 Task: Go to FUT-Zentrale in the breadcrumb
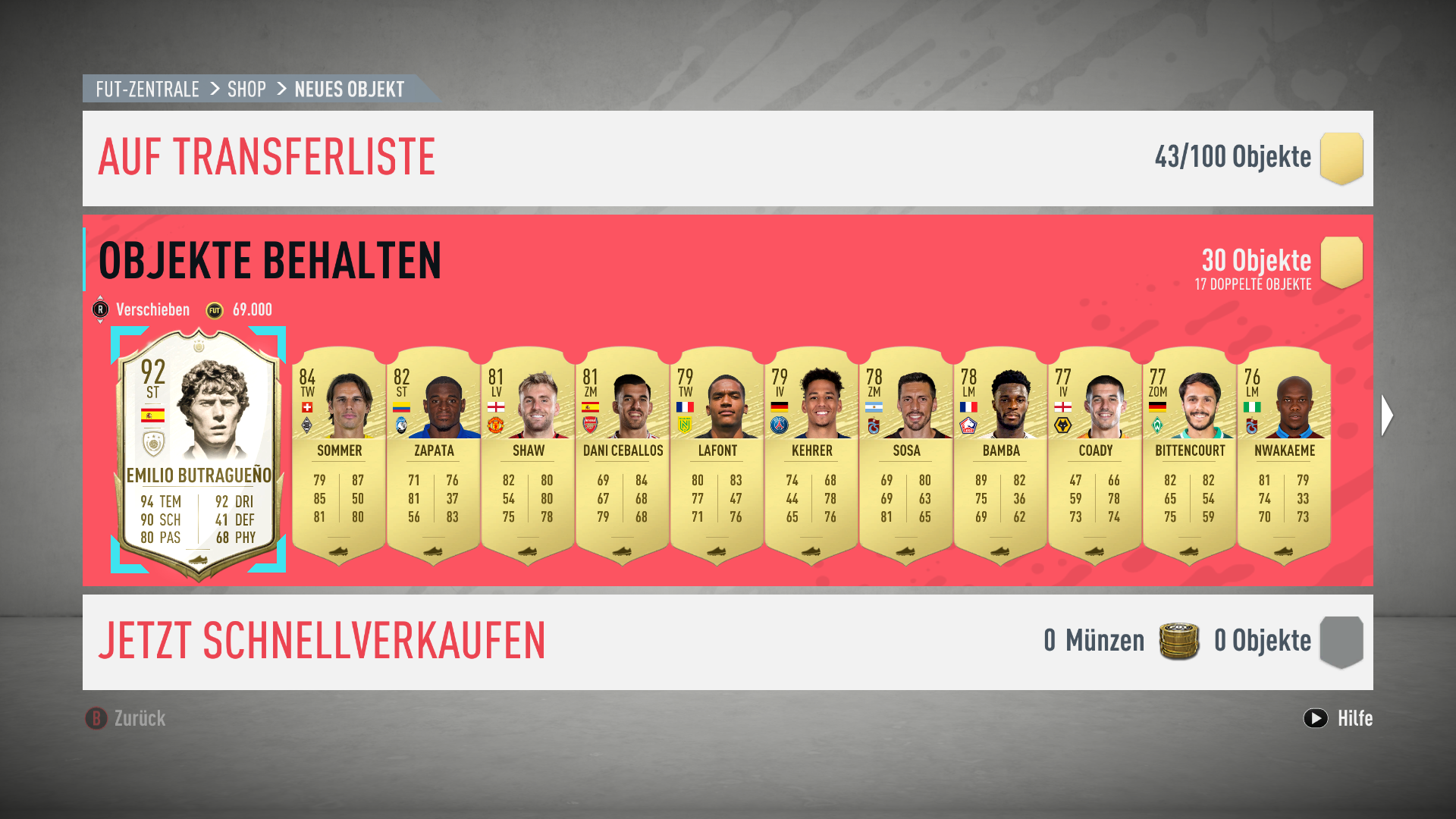pos(147,89)
